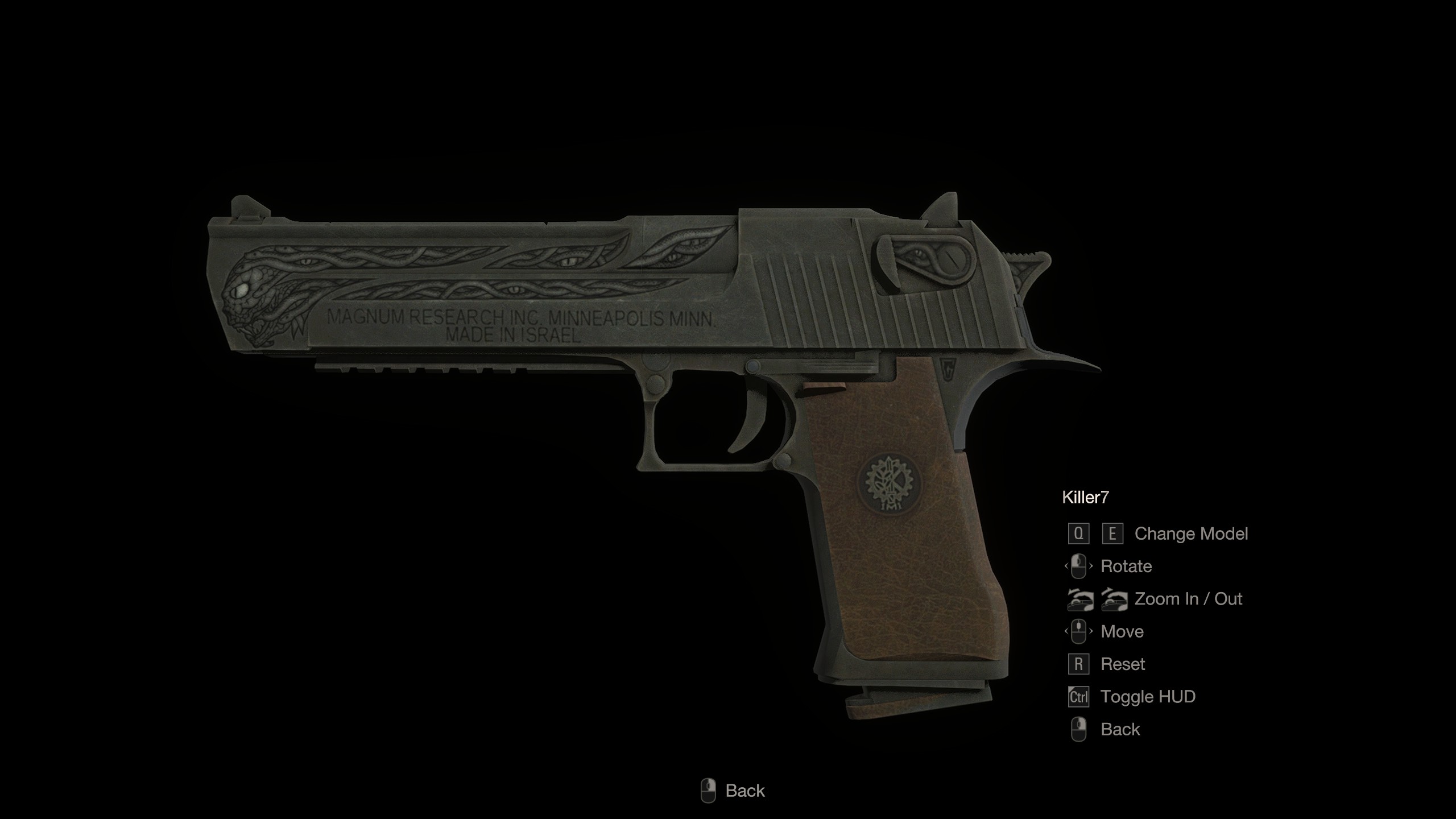Click the mouse icon next to Rotate
The height and width of the screenshot is (819, 1456).
1080,566
